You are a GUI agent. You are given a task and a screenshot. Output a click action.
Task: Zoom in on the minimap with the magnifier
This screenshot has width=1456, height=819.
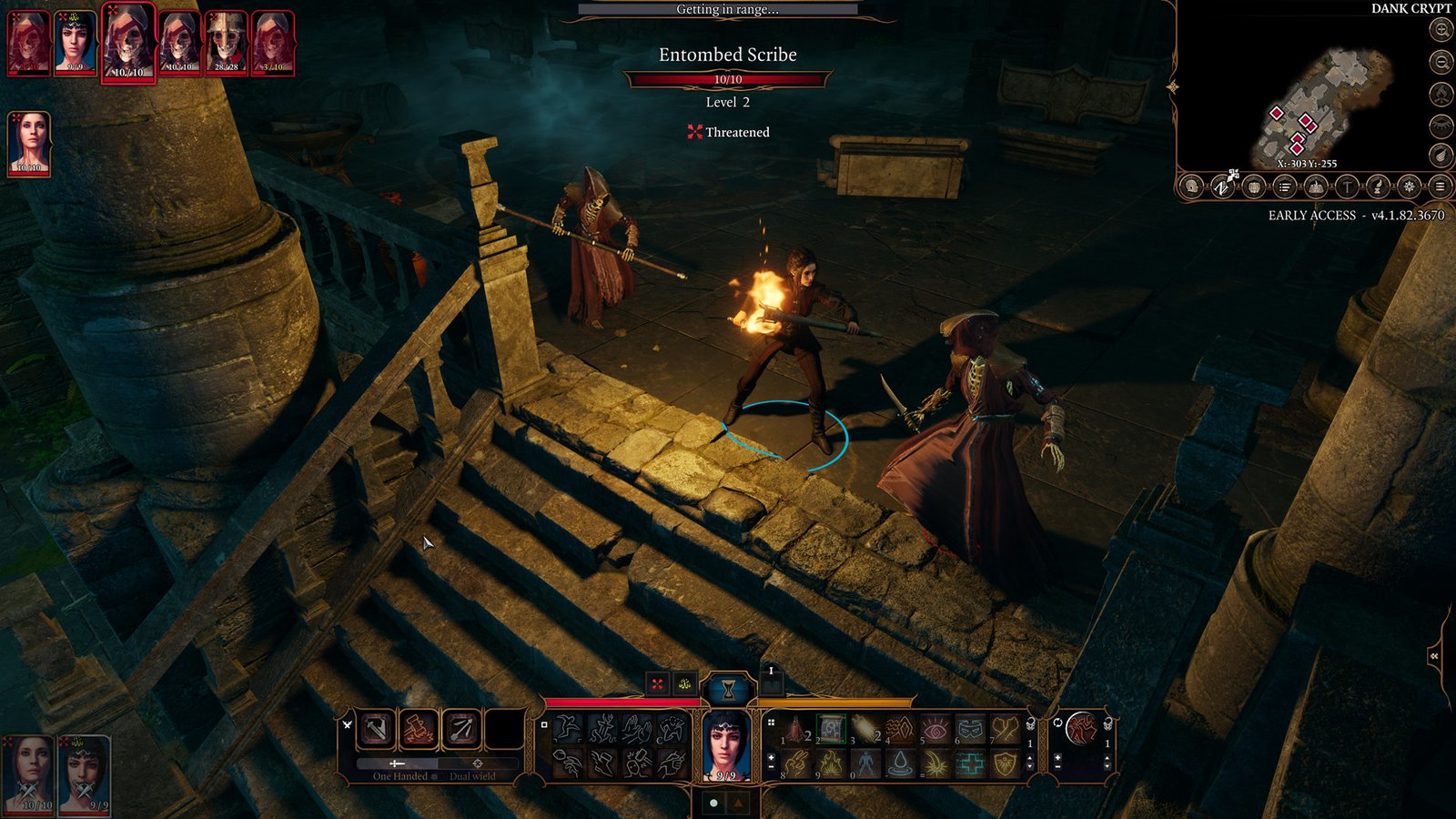click(1441, 29)
